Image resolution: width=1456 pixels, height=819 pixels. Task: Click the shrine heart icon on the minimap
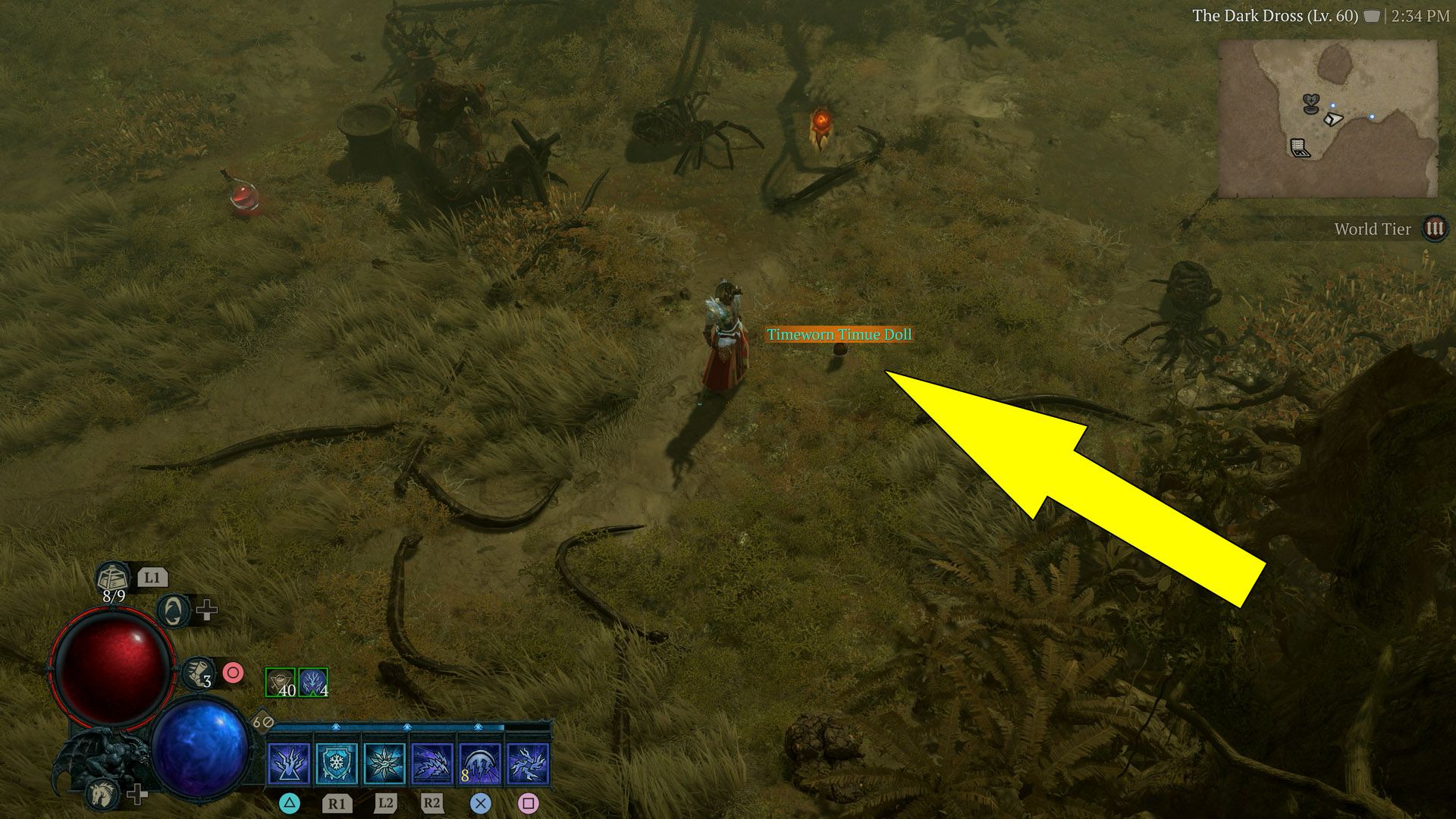pos(1311,104)
